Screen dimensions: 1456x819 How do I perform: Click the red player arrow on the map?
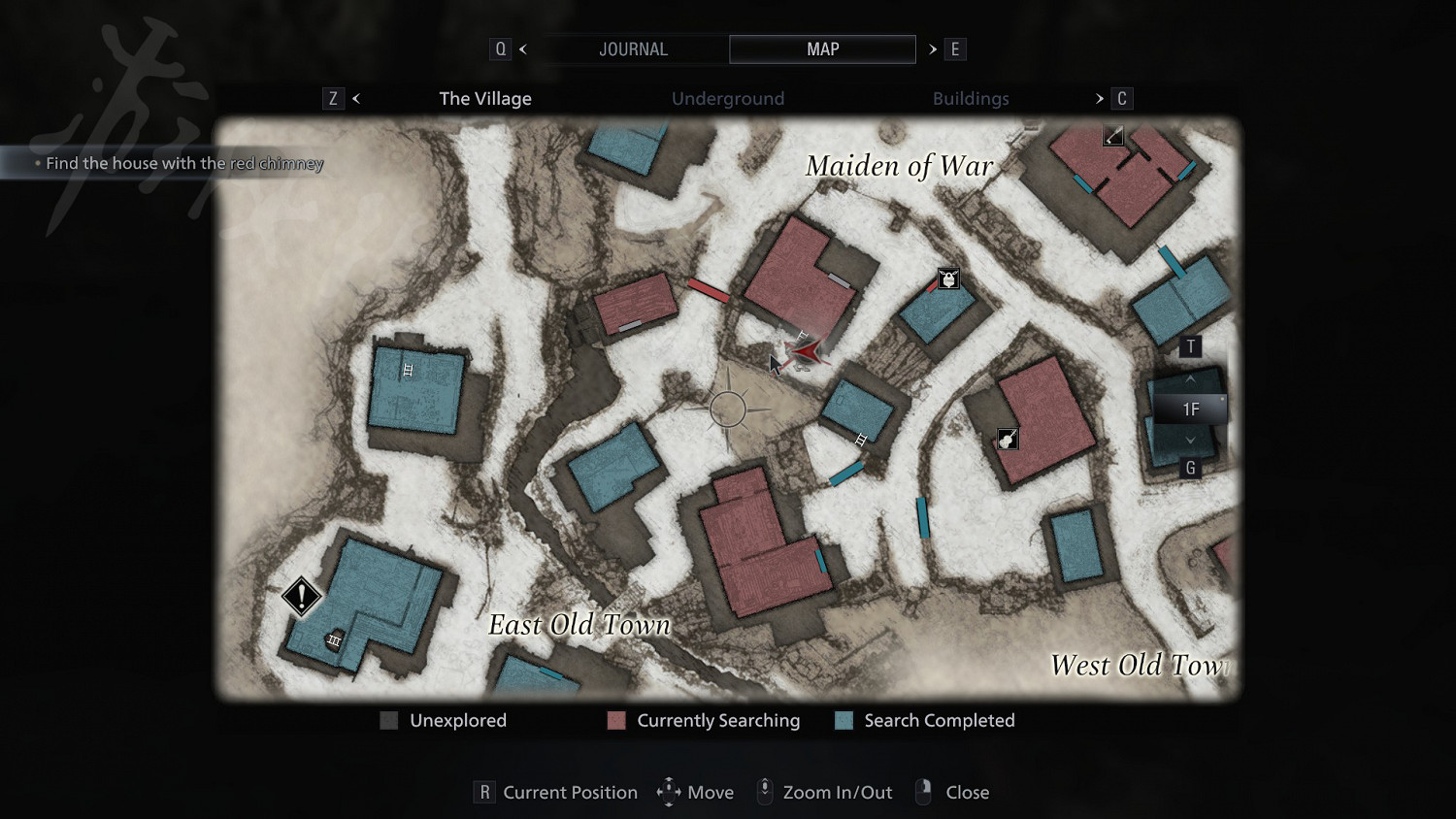(806, 352)
